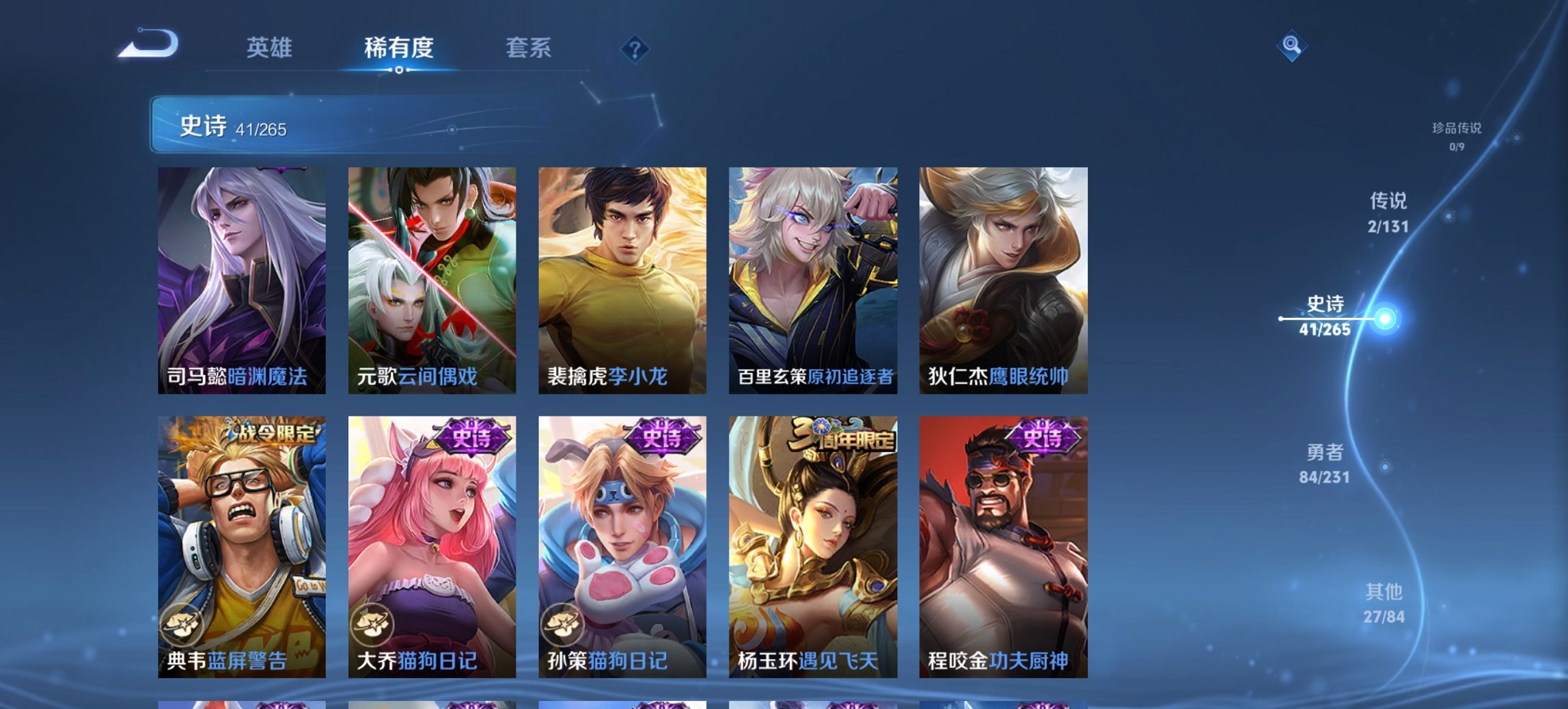Click the dot on the 稀有度 tab underline
This screenshot has height=709, width=1568.
pos(399,70)
